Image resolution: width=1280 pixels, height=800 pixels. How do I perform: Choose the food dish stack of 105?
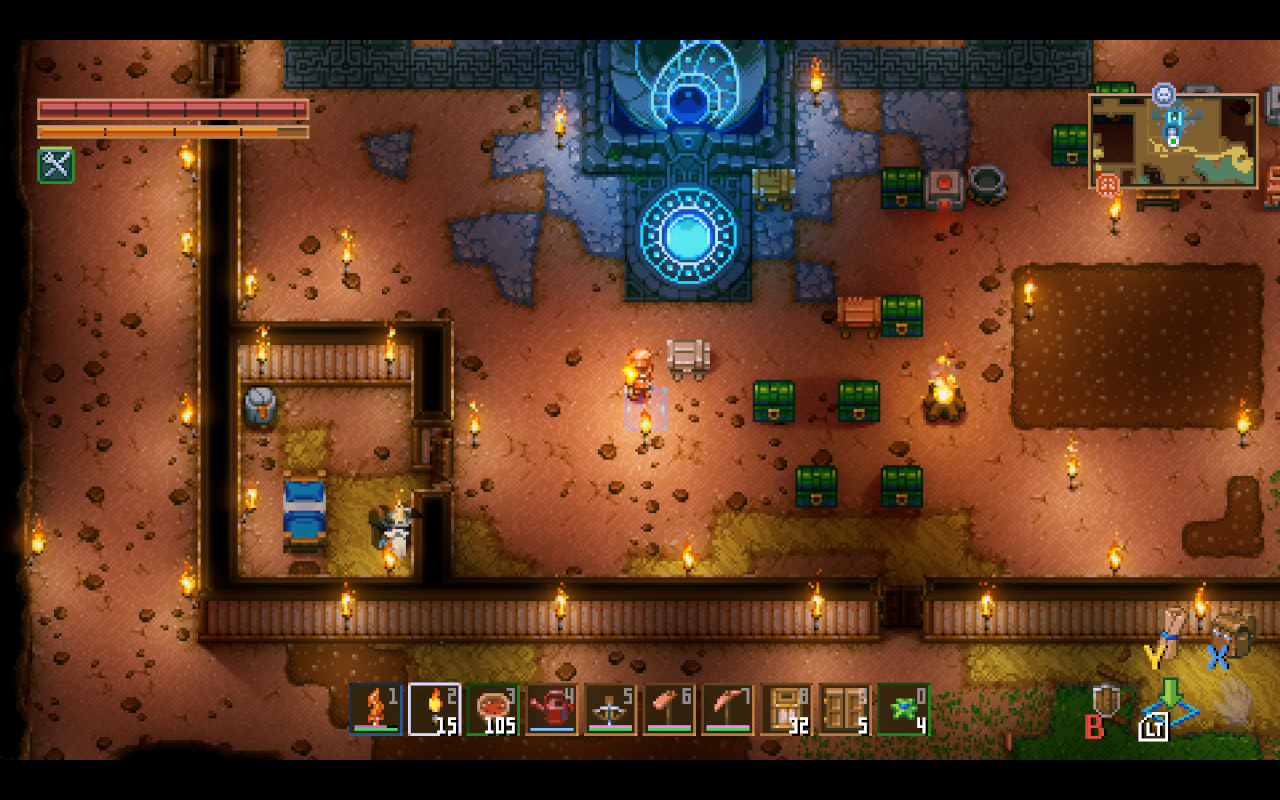pos(493,709)
